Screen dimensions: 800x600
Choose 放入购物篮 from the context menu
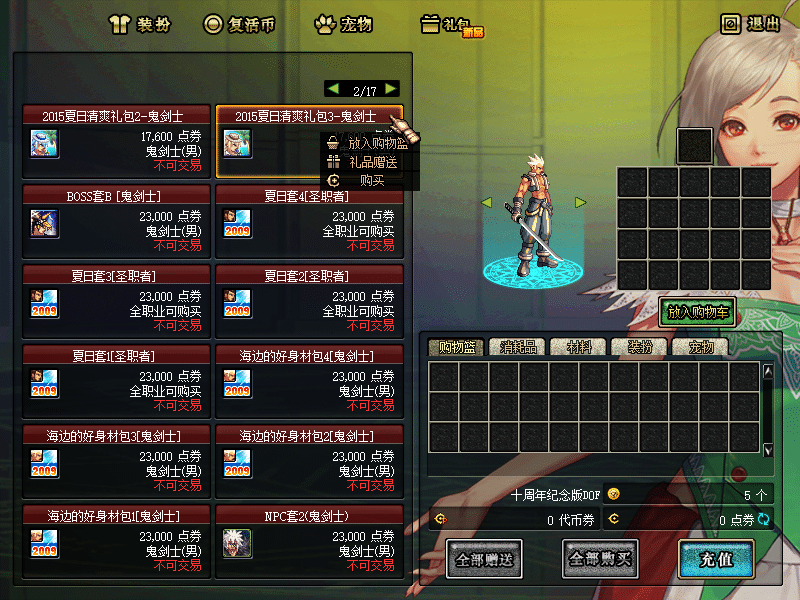[369, 143]
